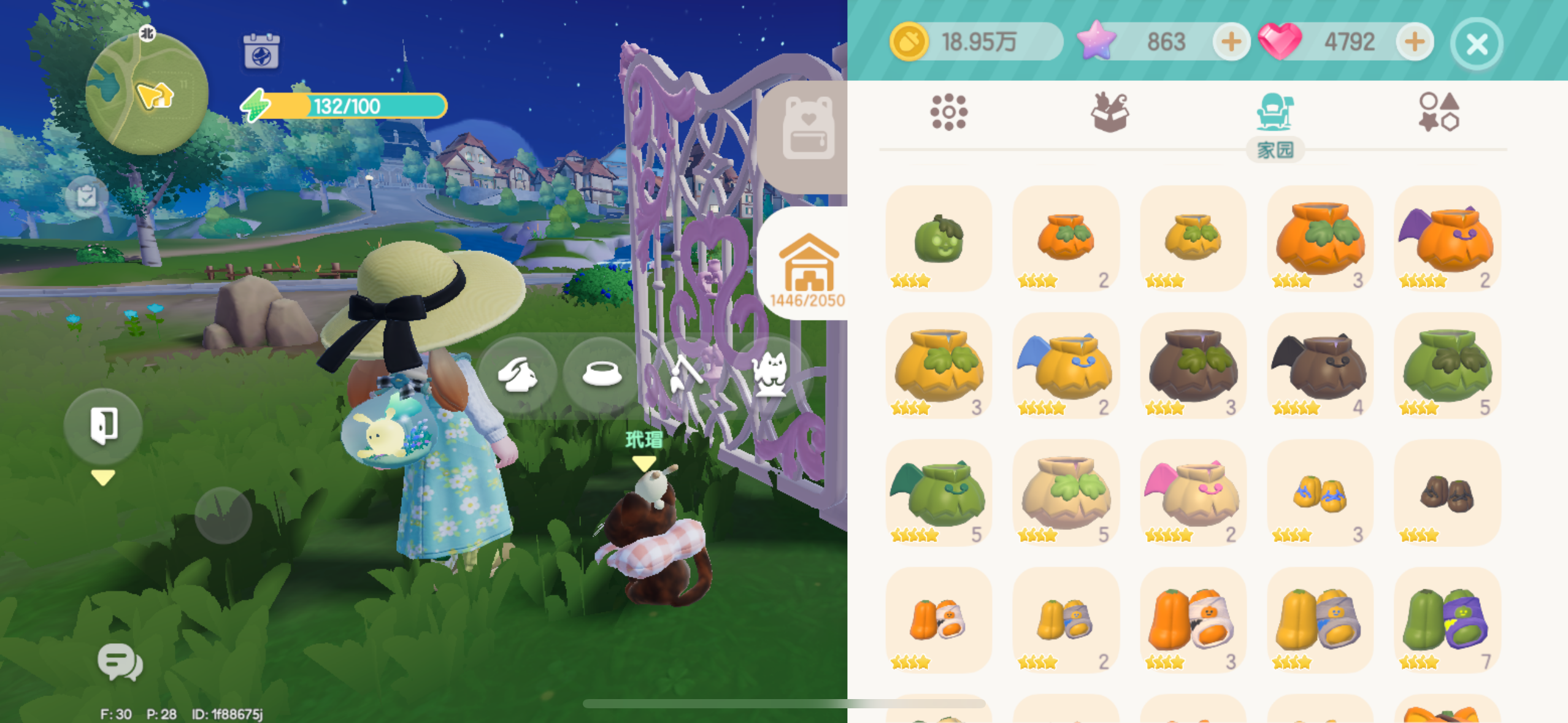Switch to the shapes category tab
Image resolution: width=1568 pixels, height=723 pixels.
click(x=1439, y=112)
